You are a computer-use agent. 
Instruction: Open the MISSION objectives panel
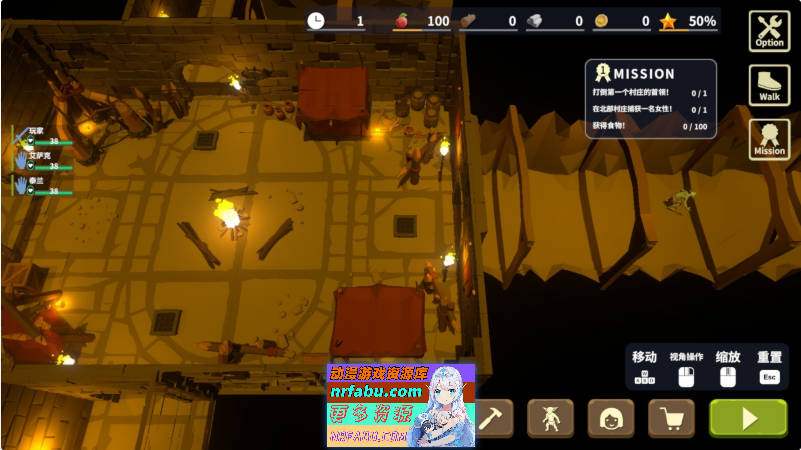[651, 98]
